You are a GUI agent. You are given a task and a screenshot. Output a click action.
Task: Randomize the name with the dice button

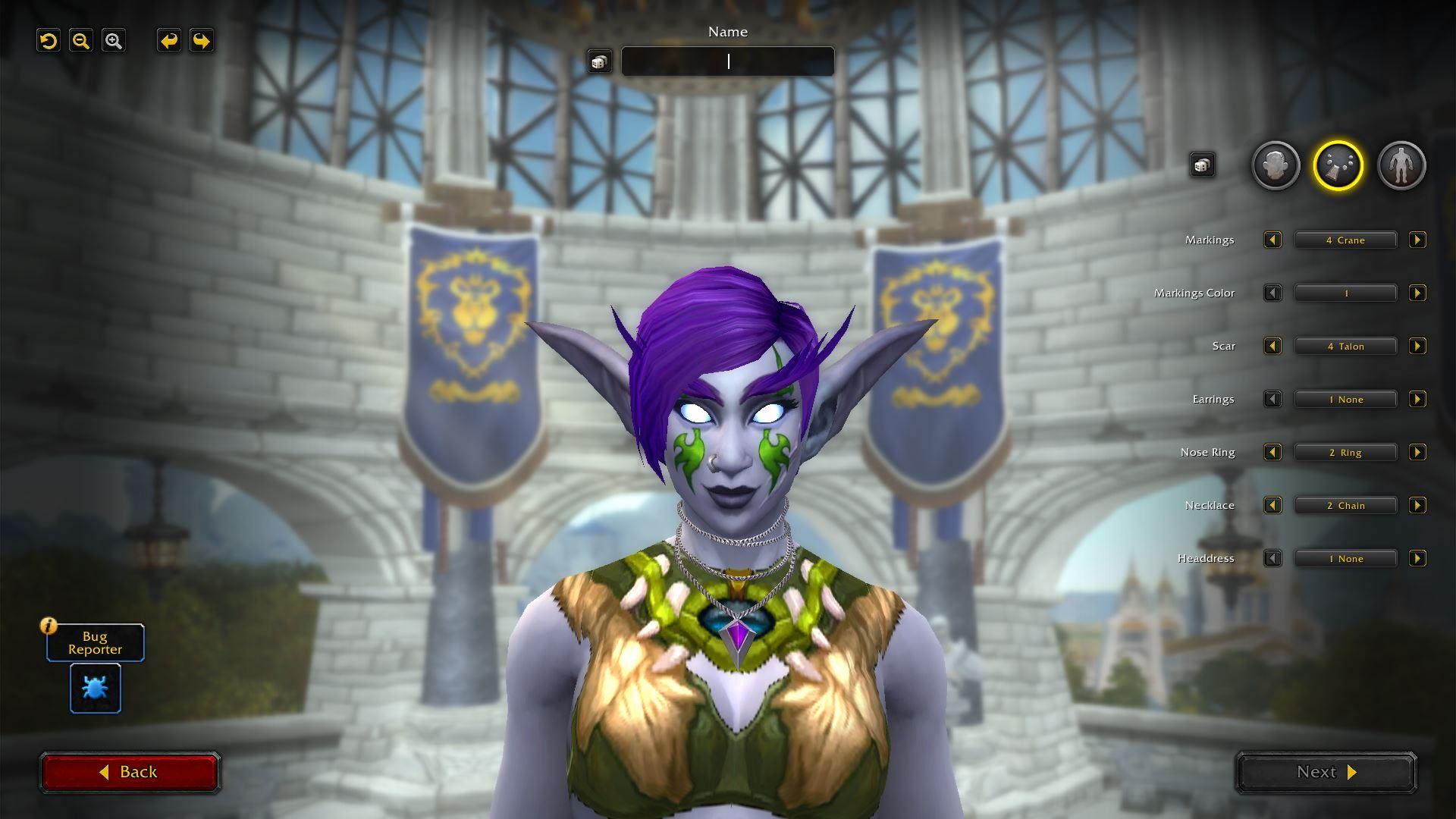click(x=599, y=61)
